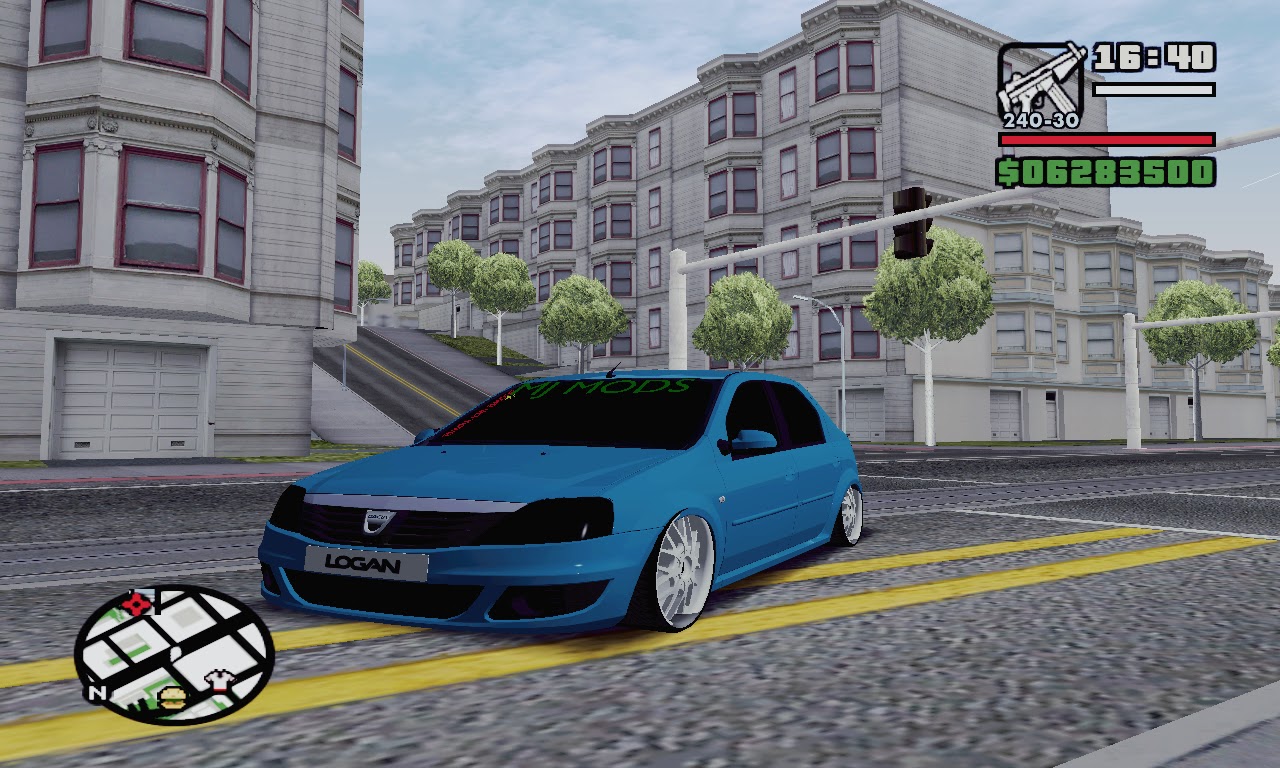The width and height of the screenshot is (1280, 768).
Task: Click the t-shirt clothing store blip on radar
Action: 221,681
